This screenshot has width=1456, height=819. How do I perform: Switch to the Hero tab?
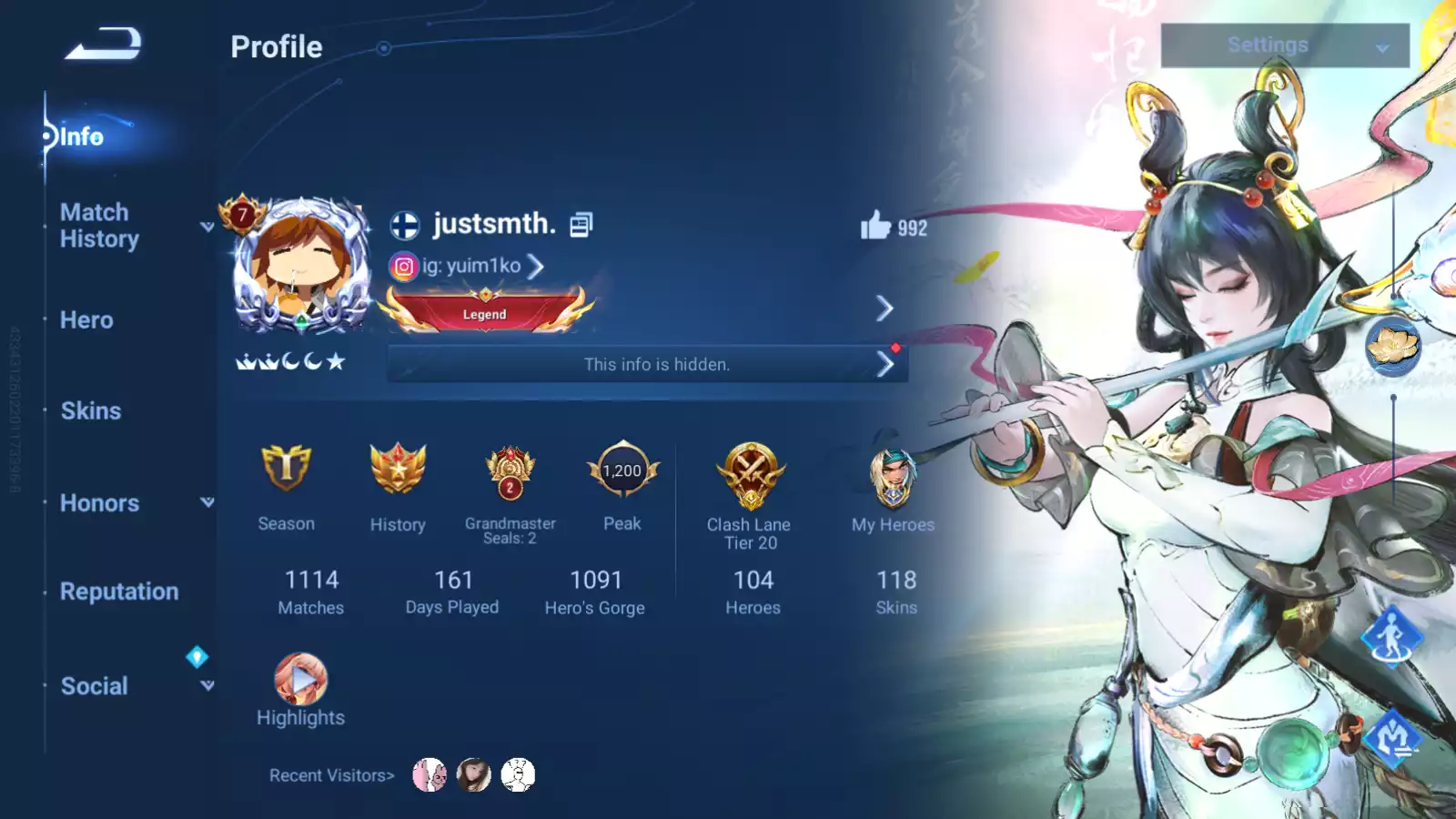[86, 320]
